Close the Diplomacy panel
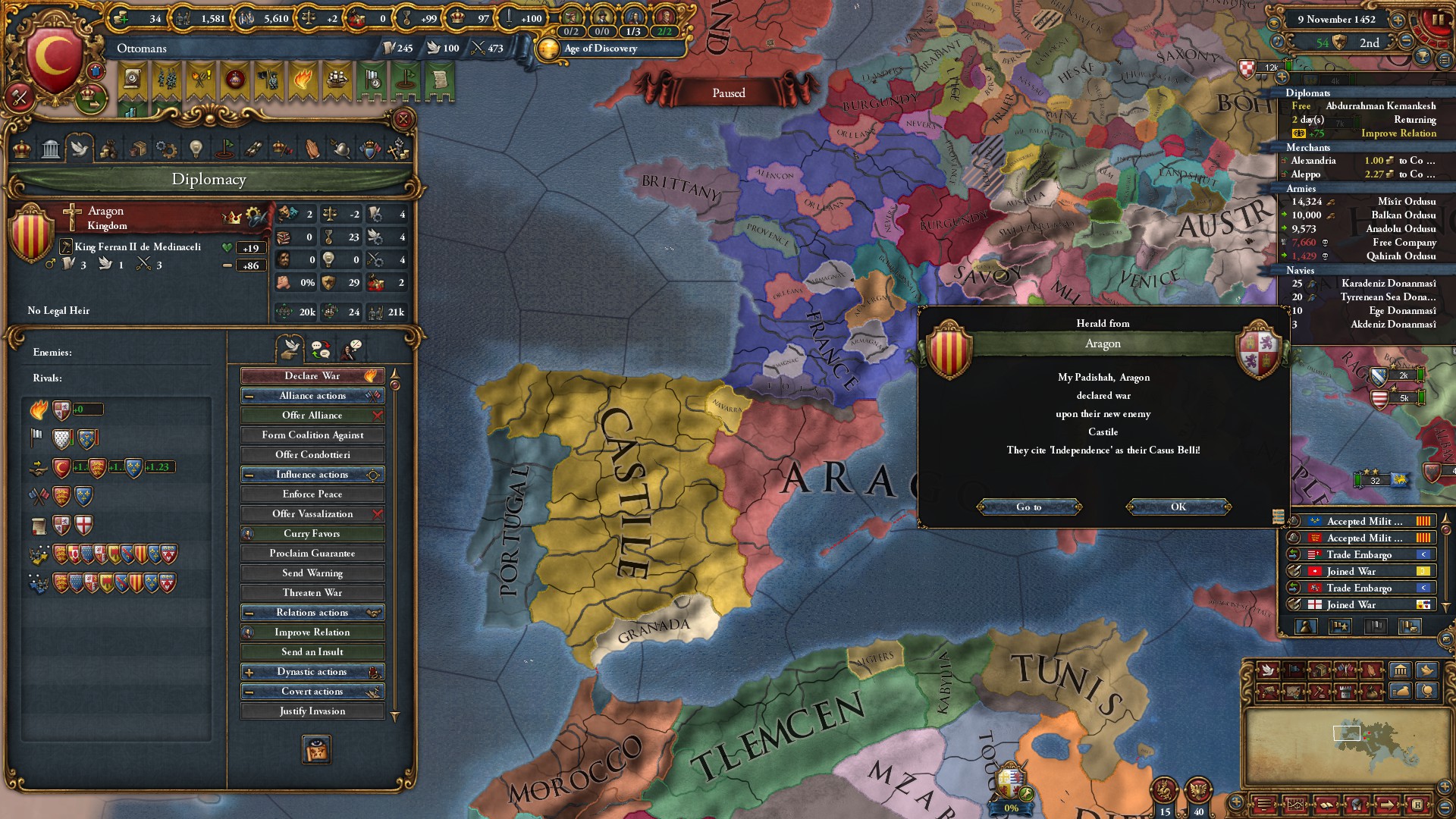Image resolution: width=1456 pixels, height=819 pixels. pos(403,119)
